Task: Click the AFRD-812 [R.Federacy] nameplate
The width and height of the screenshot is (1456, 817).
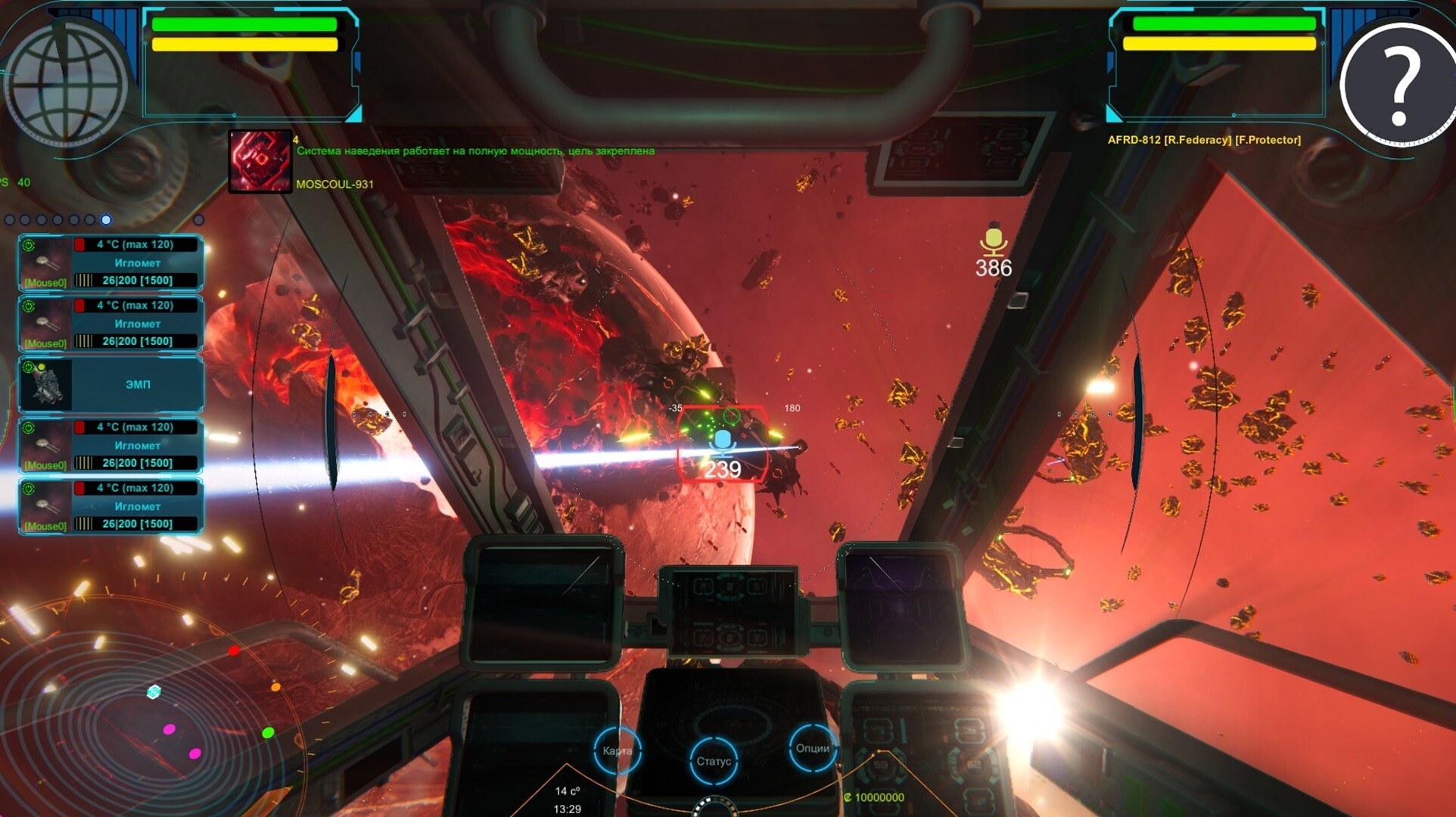Action: pyautogui.click(x=1203, y=139)
